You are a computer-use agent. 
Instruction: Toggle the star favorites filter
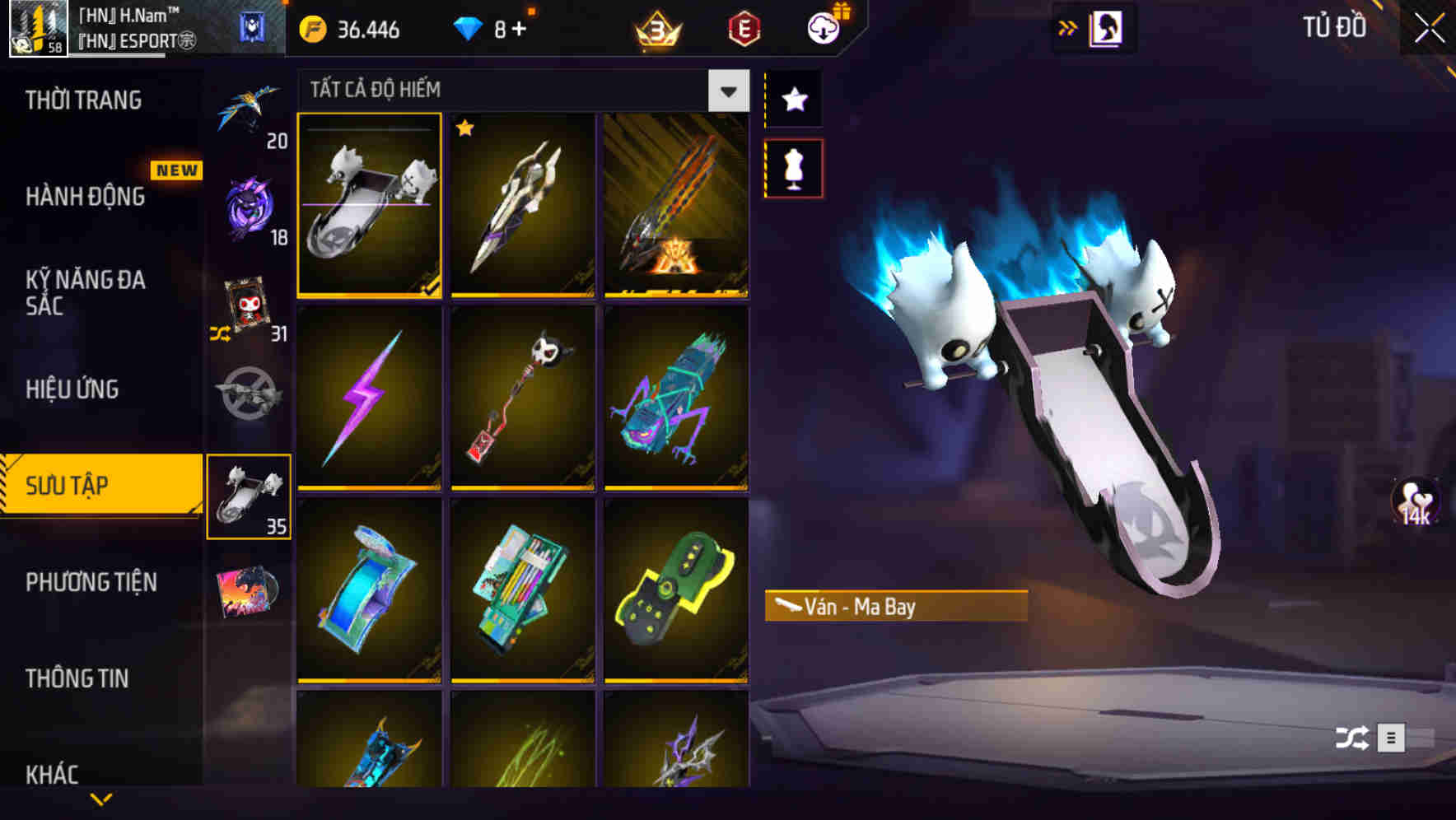792,99
